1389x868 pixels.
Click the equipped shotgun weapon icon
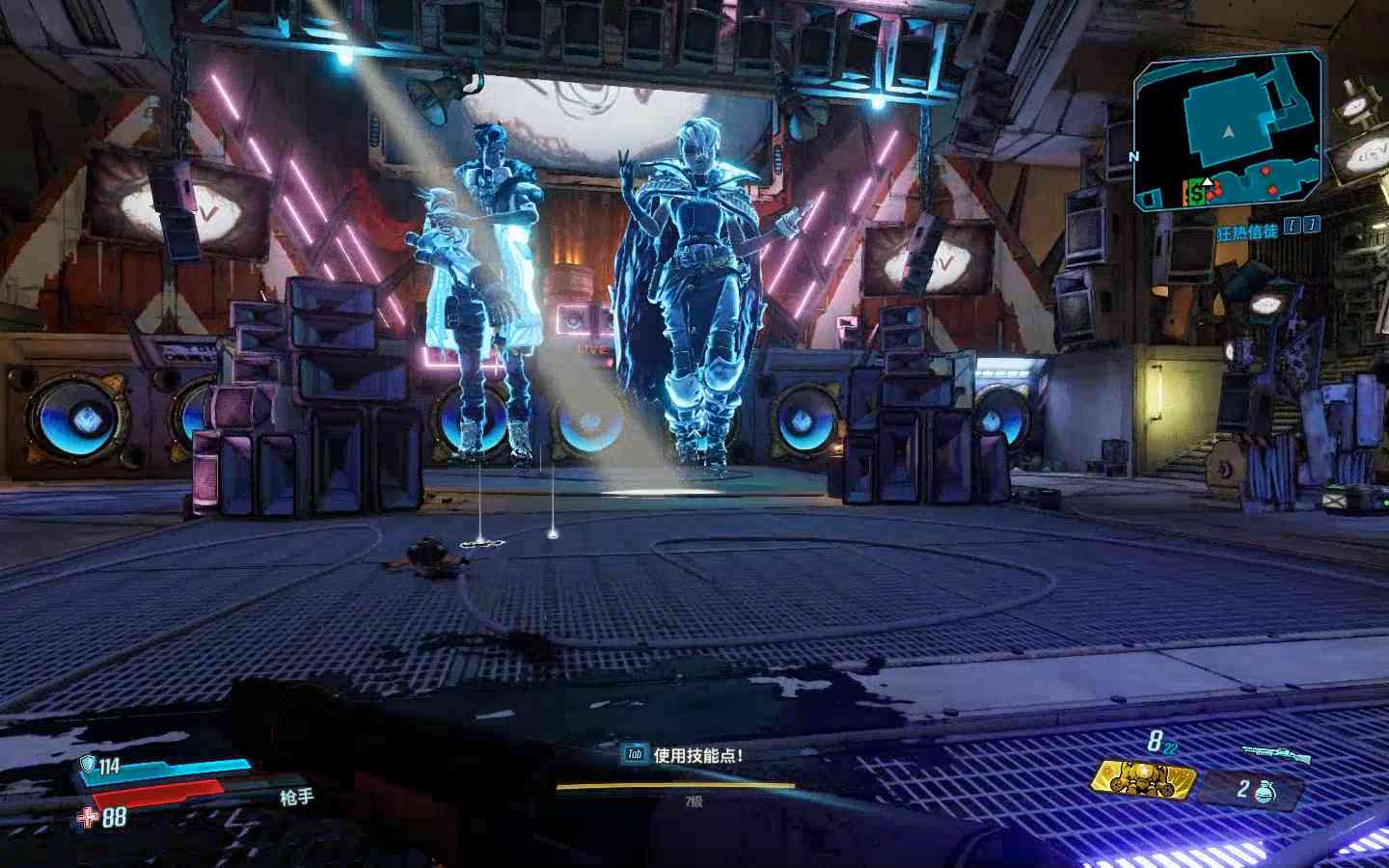pyautogui.click(x=1267, y=750)
